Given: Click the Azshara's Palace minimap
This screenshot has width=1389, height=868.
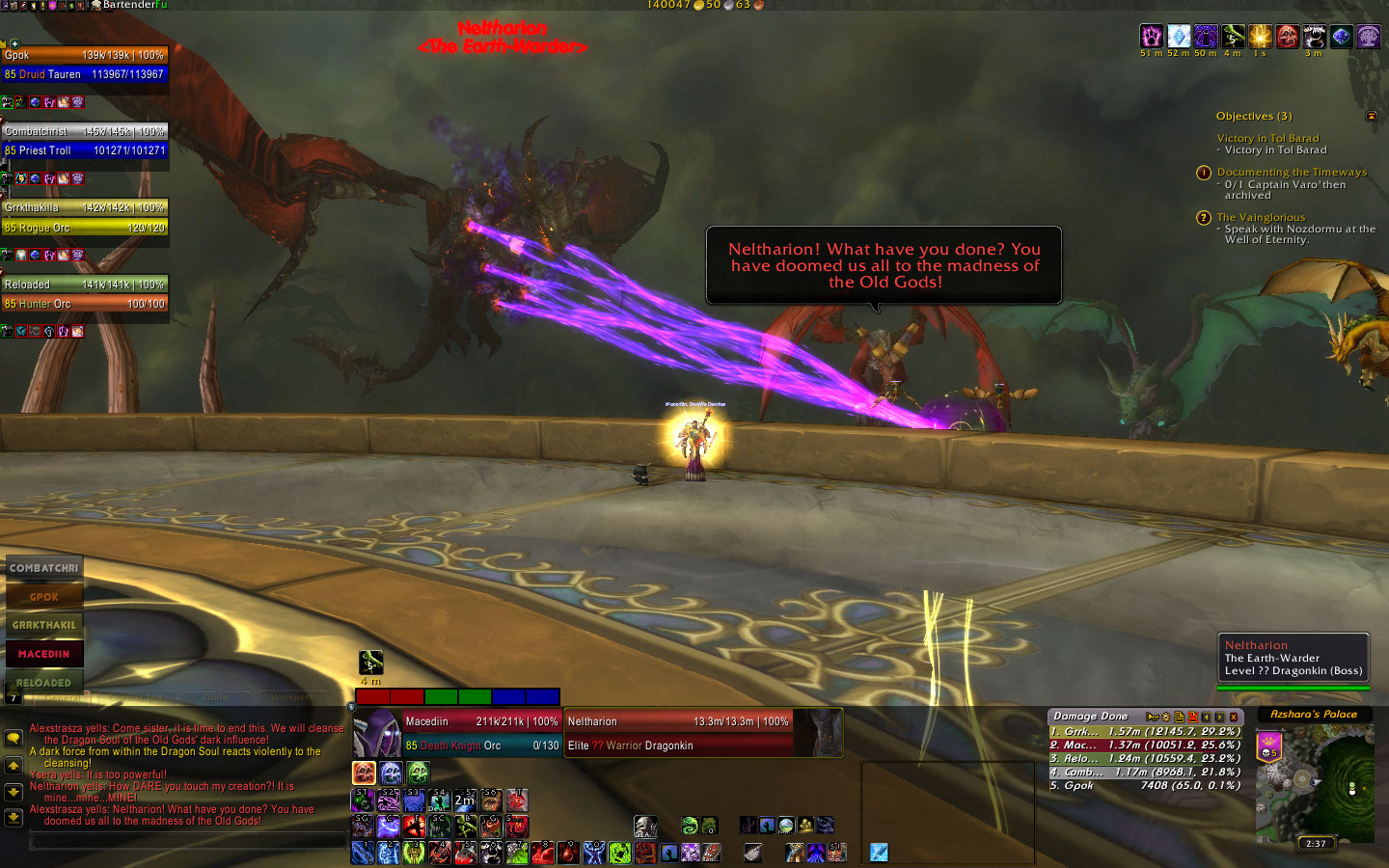Looking at the screenshot, I should click(x=1315, y=782).
